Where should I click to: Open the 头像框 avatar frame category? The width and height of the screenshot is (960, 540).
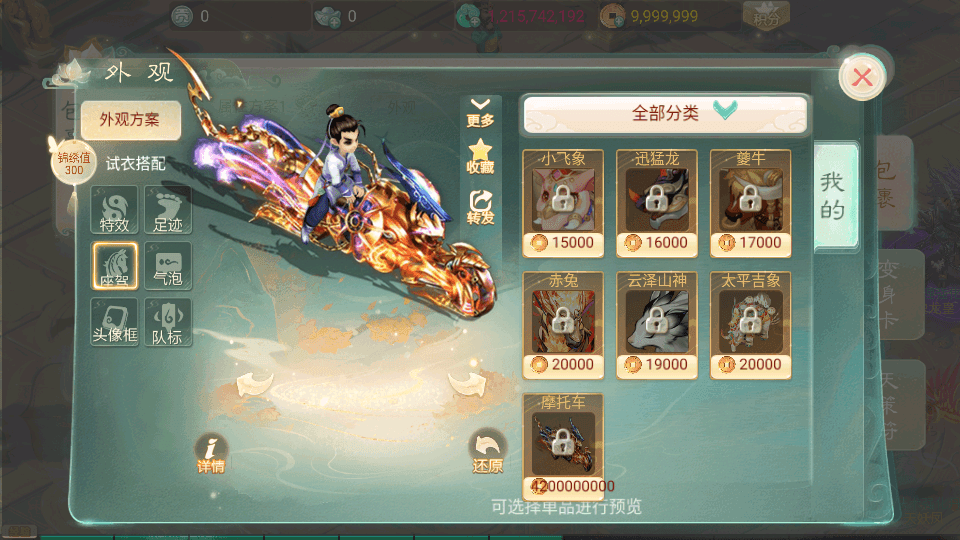tap(114, 322)
